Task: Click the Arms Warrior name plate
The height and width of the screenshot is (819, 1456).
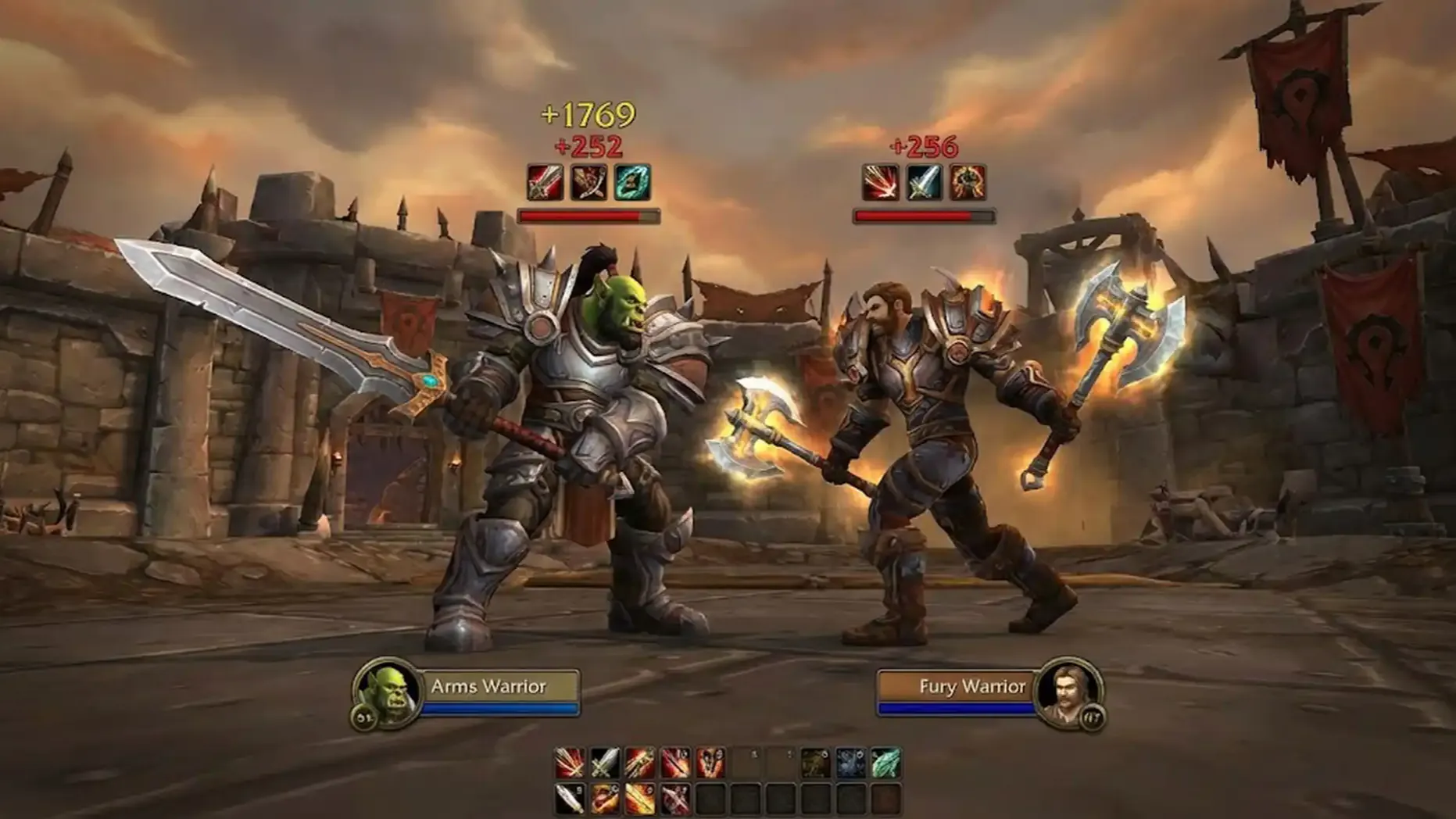Action: tap(500, 686)
